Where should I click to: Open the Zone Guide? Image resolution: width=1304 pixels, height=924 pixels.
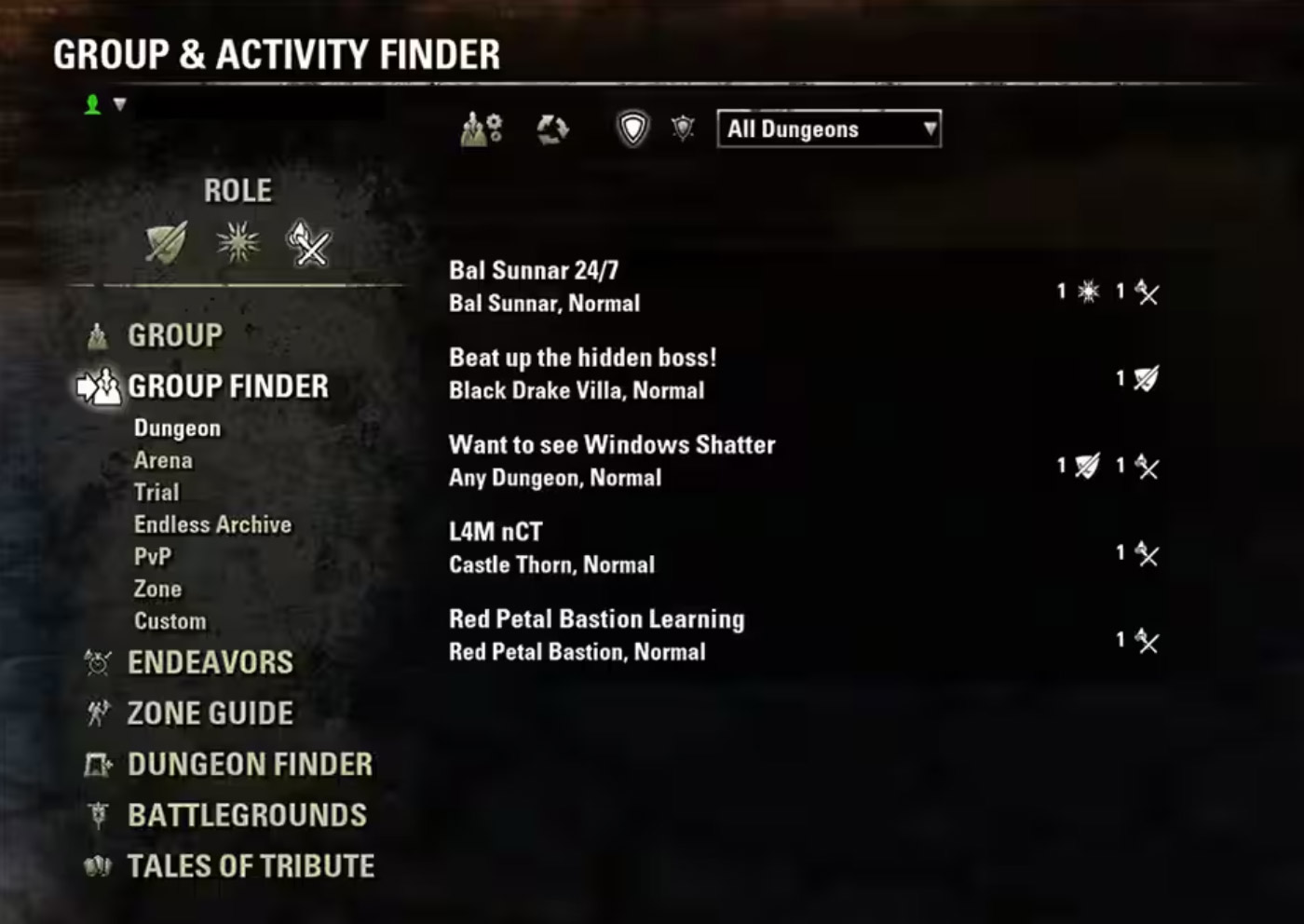210,713
